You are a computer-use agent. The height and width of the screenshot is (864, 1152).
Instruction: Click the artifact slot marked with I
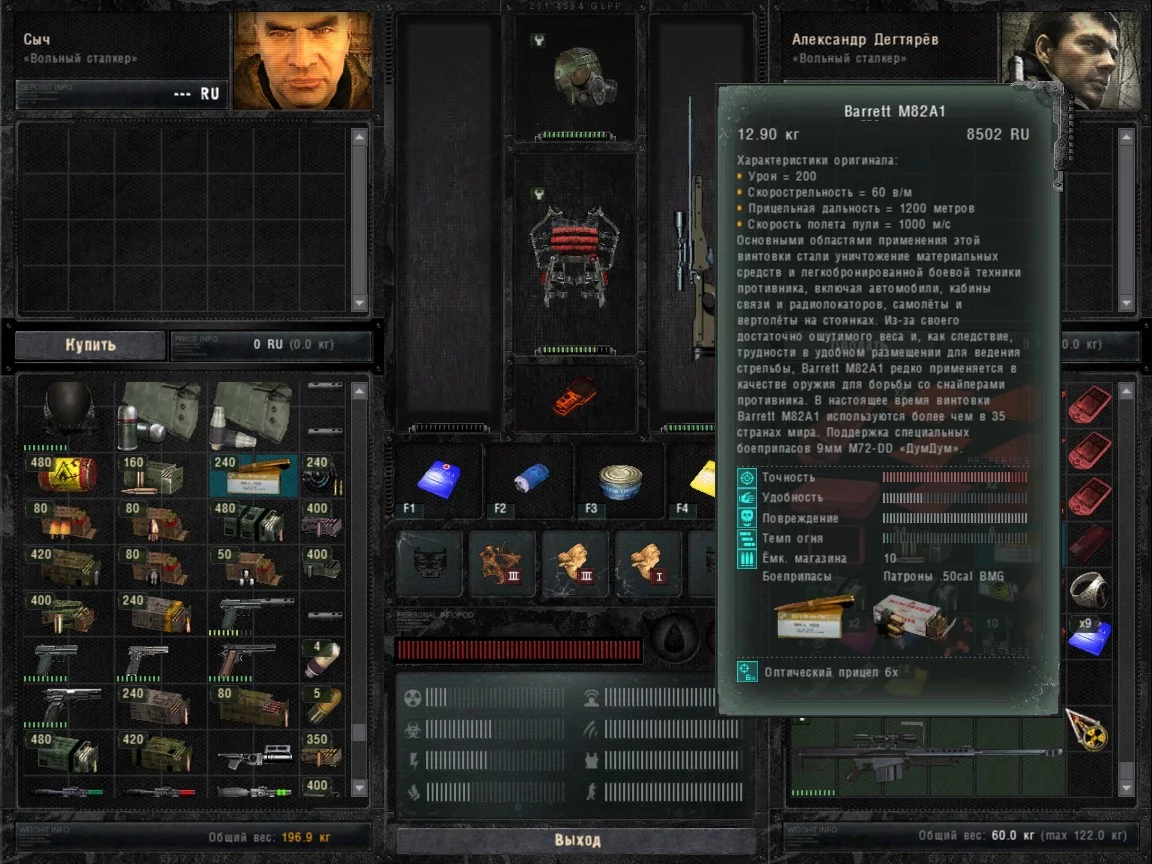pos(648,563)
